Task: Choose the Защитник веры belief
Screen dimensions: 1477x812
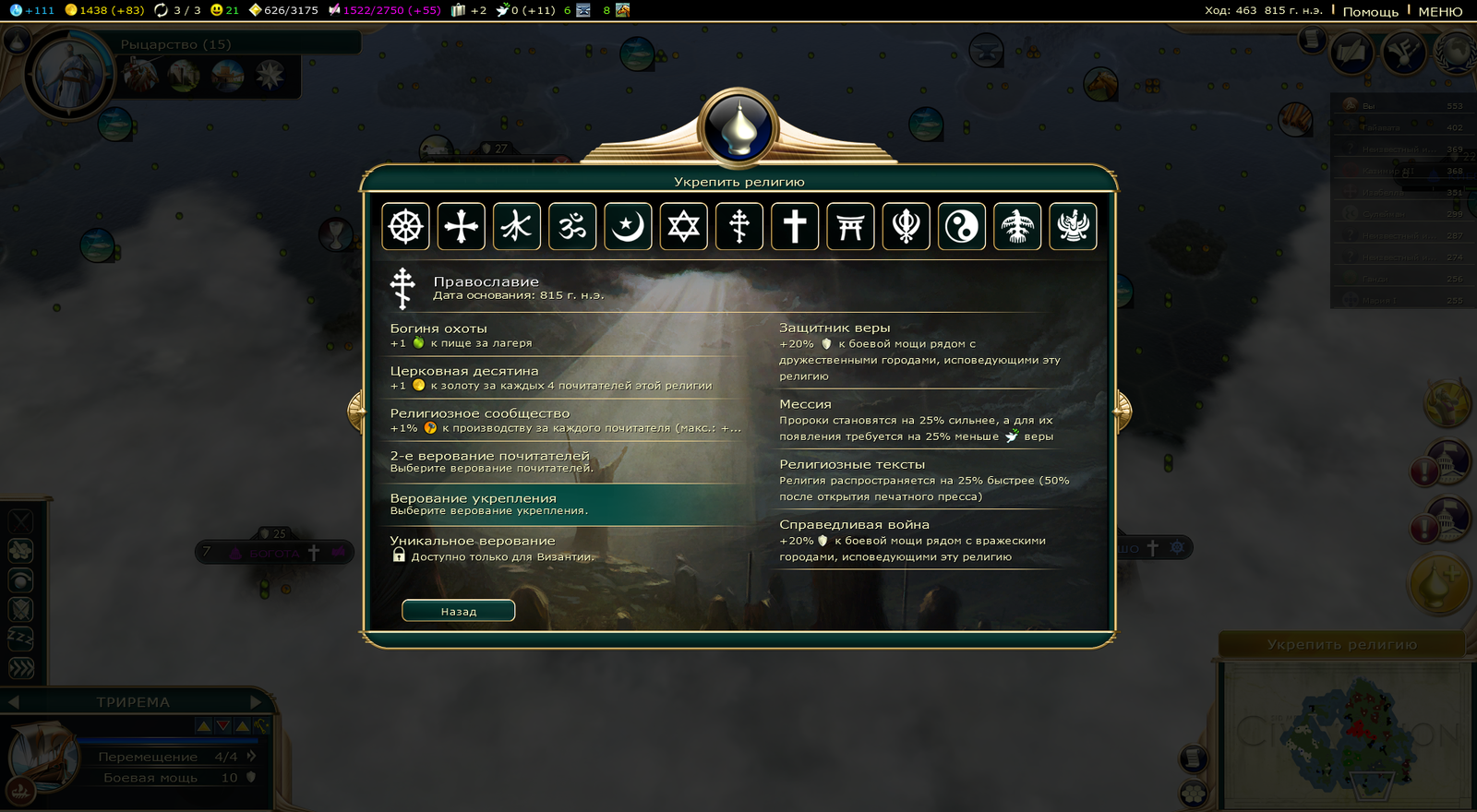Action: pos(923,351)
